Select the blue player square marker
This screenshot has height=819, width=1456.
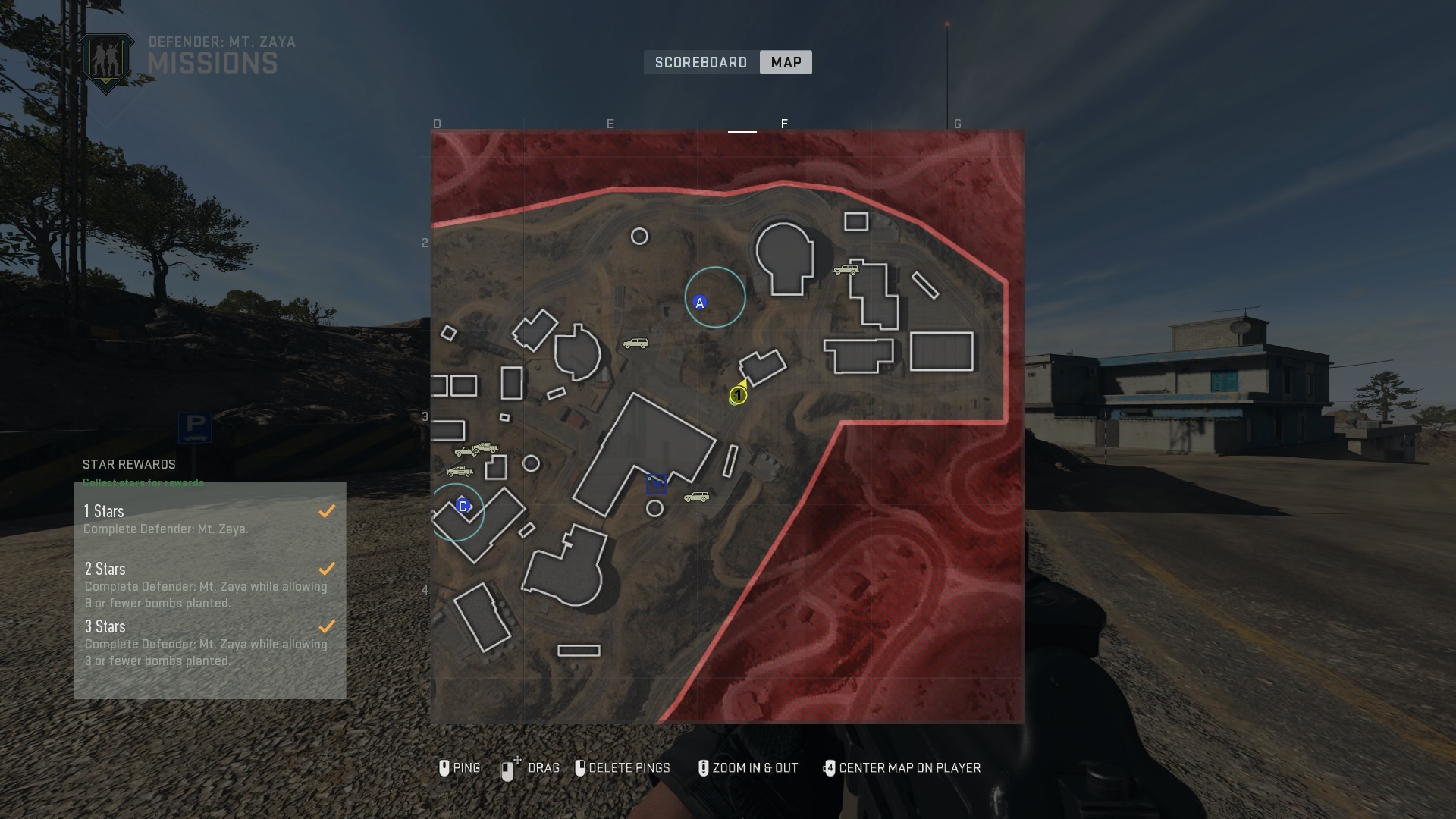(657, 484)
